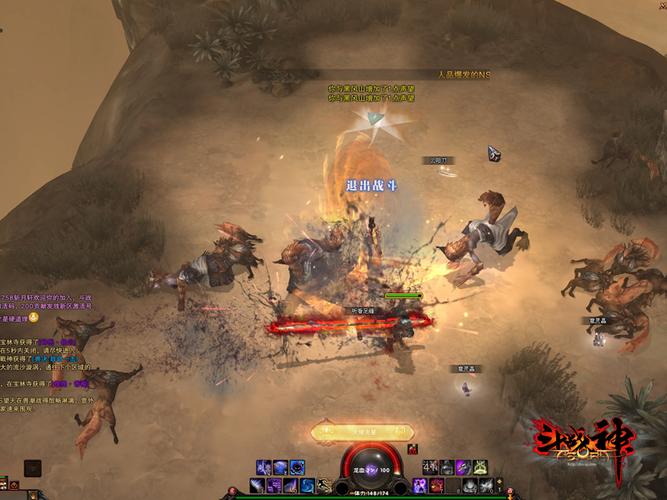The height and width of the screenshot is (500, 667).
Task: Use the dark armored figure skill
Action: tap(447, 467)
